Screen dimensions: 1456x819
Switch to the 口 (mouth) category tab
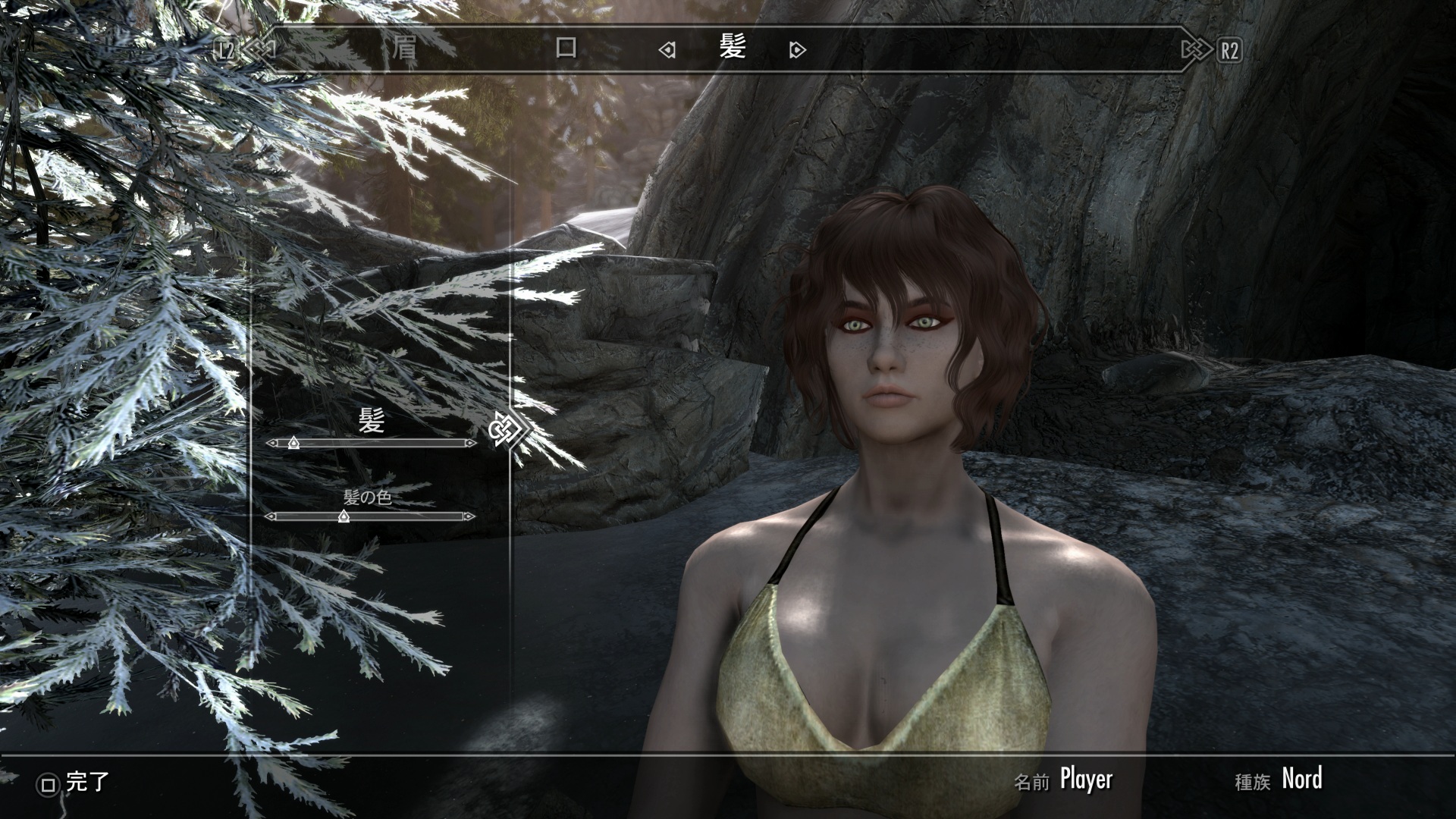click(x=566, y=49)
